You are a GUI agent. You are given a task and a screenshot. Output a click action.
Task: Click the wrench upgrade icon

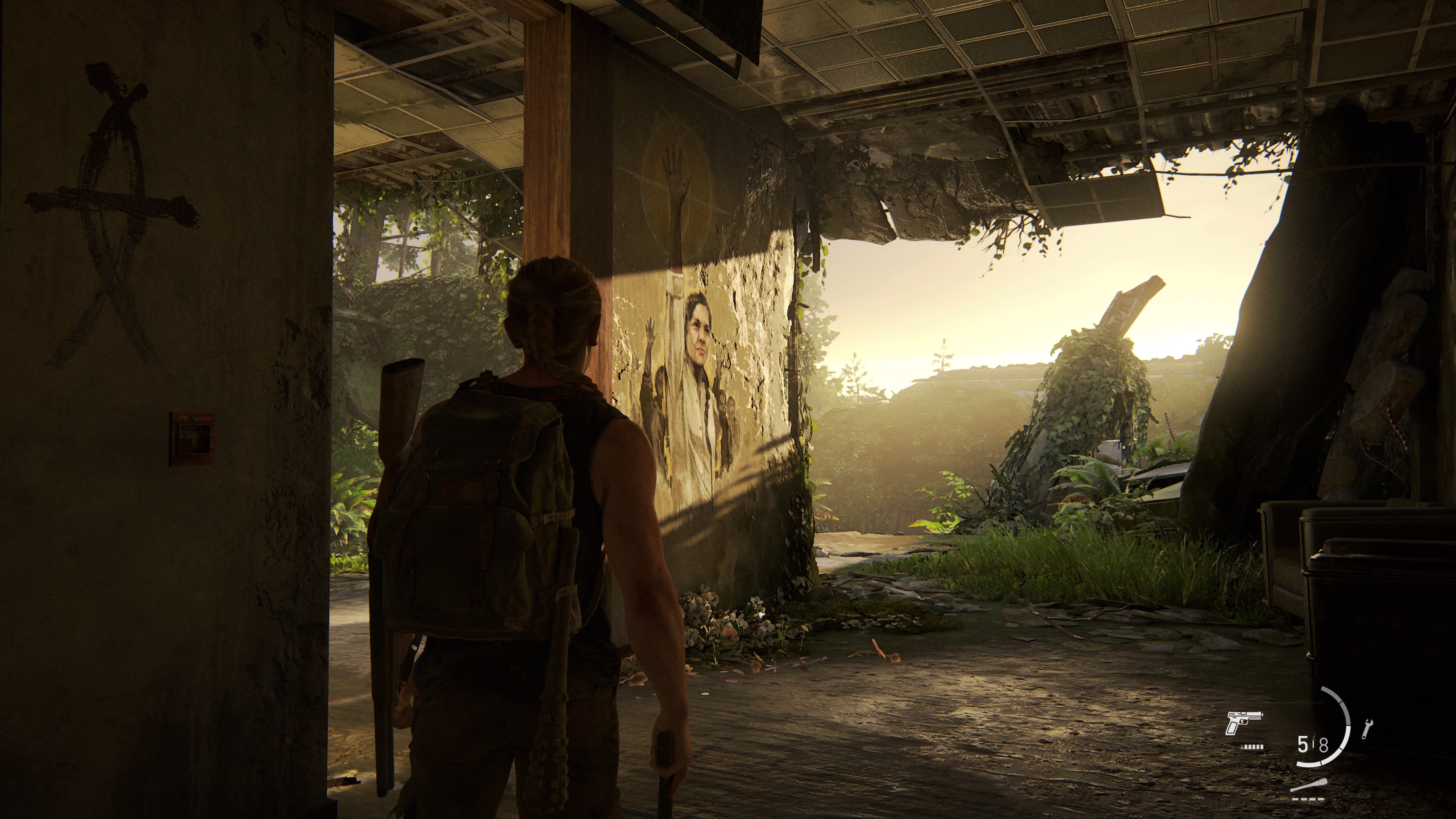1367,729
